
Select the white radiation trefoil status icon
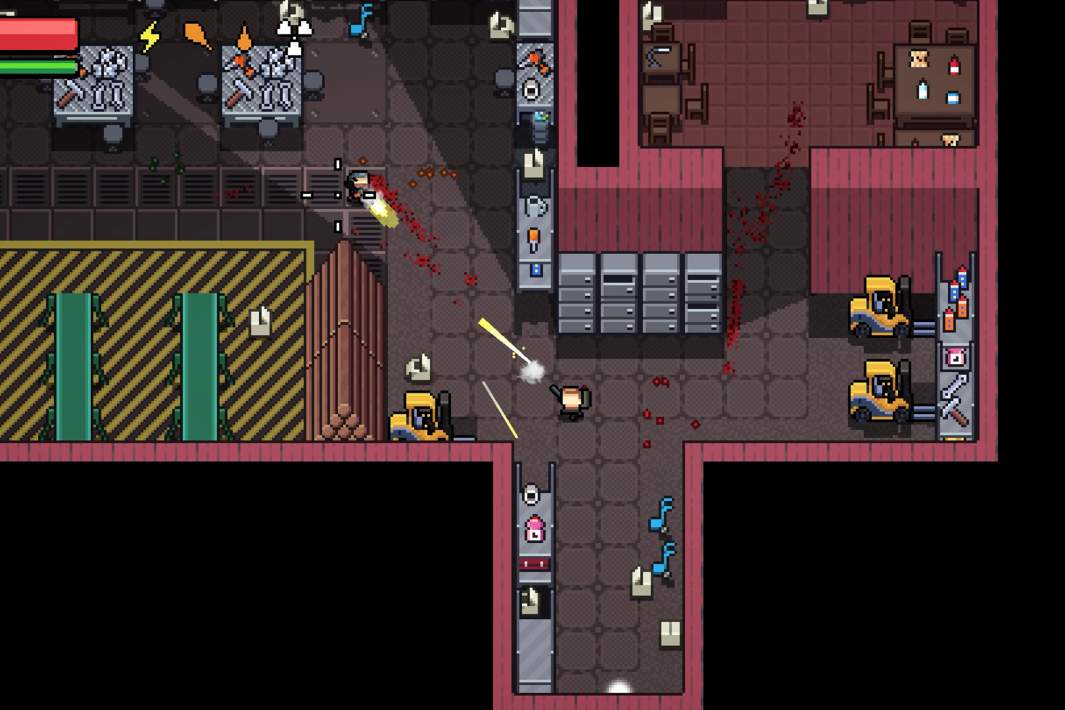click(x=293, y=36)
